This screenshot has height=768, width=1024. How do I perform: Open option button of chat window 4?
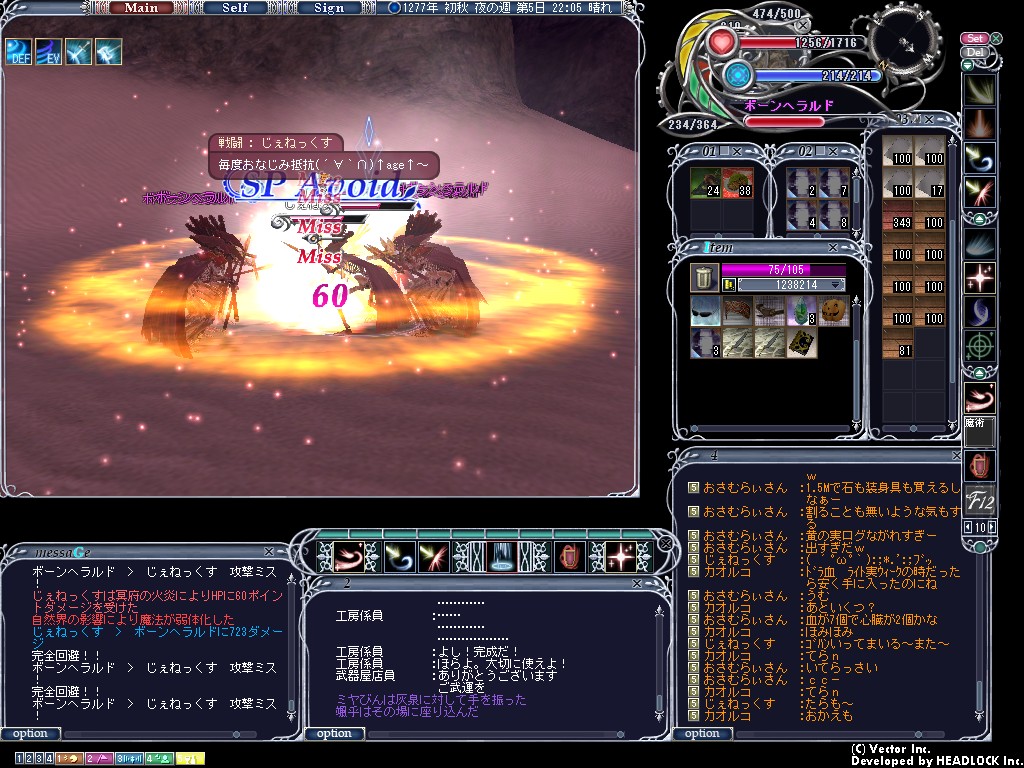[x=702, y=733]
